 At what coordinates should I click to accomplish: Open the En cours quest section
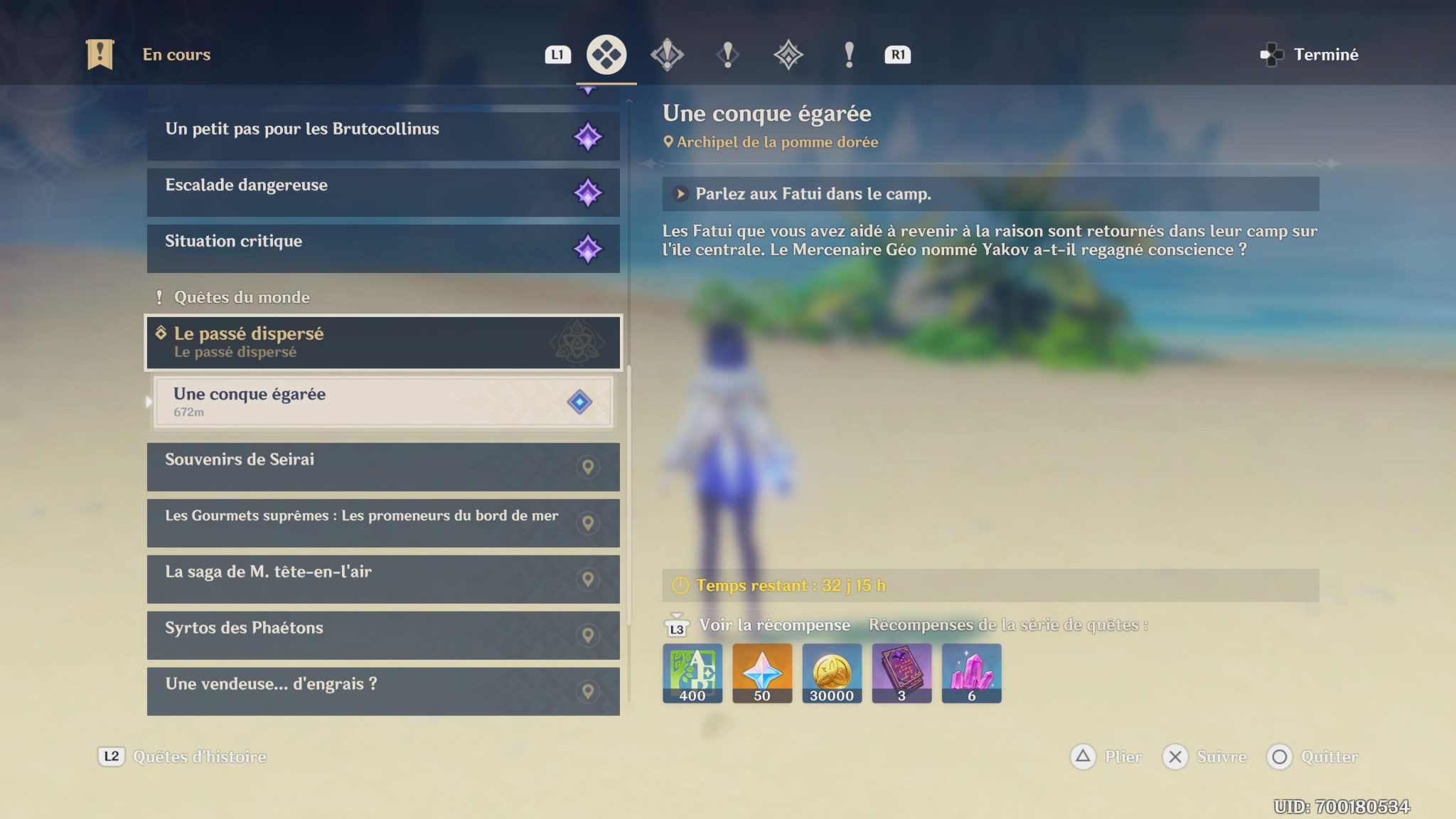click(153, 54)
